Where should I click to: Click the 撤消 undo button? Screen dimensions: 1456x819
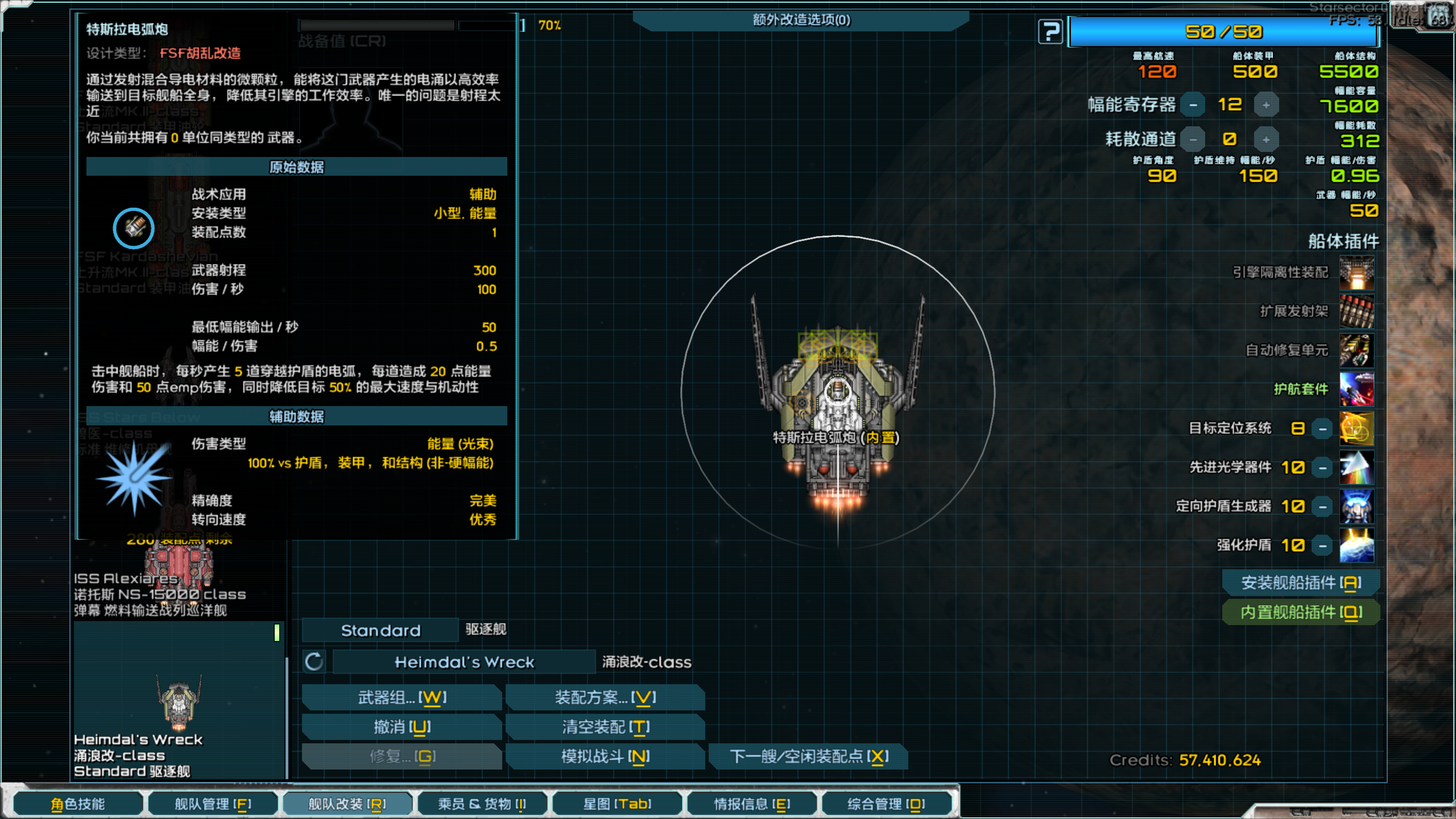(402, 727)
